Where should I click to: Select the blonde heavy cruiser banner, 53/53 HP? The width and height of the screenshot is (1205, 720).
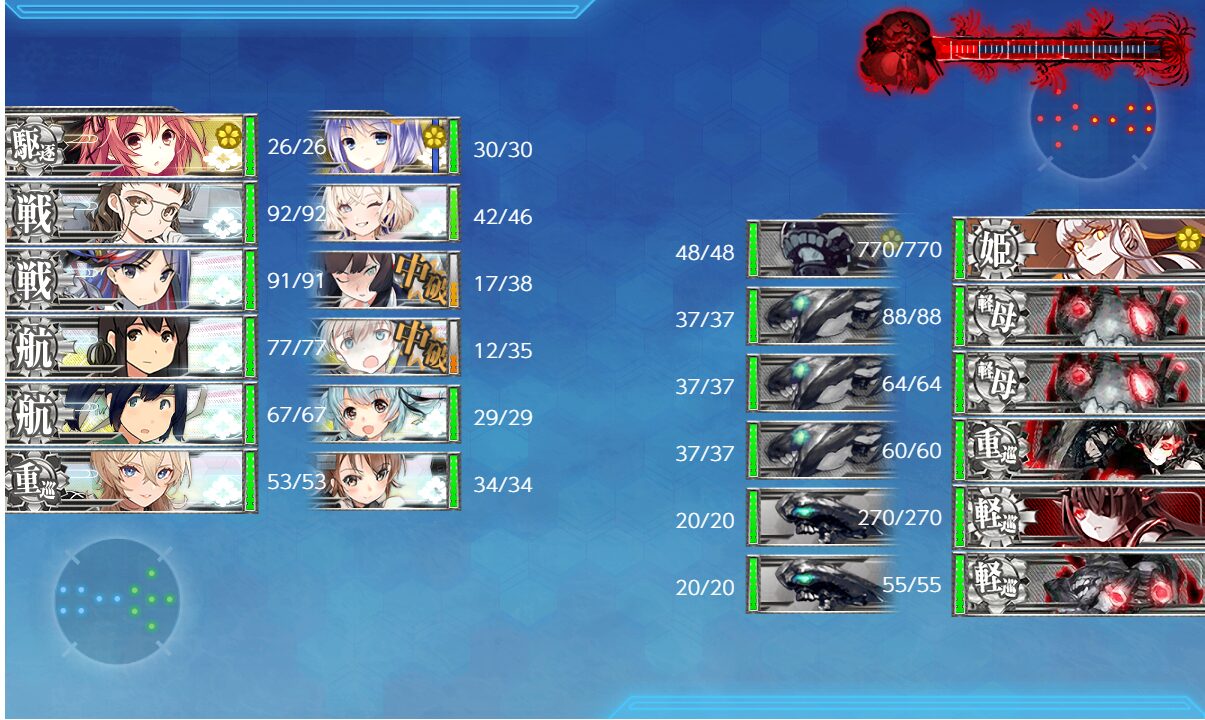pos(130,481)
